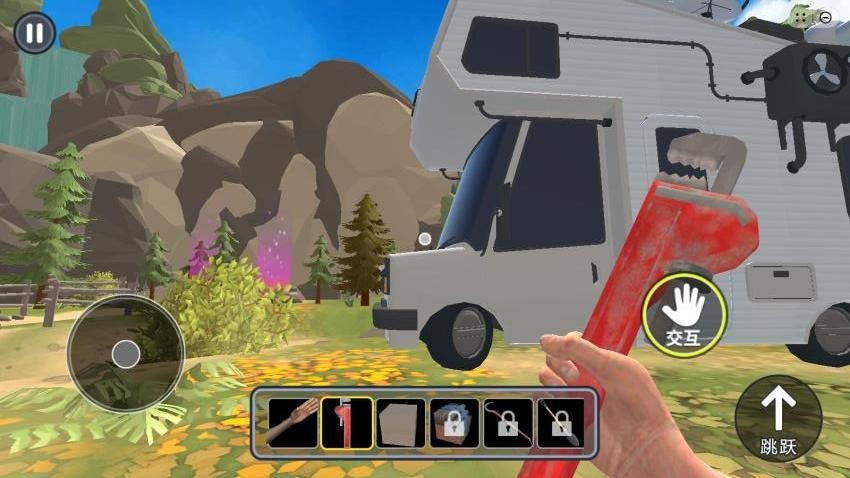Pause the game with the pause button

pyautogui.click(x=35, y=33)
